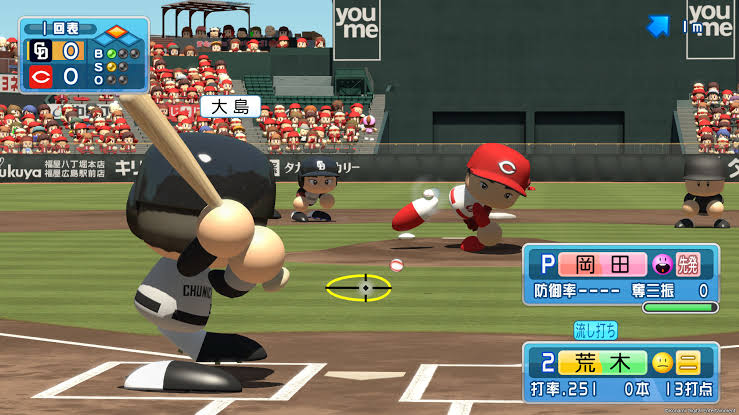
Task: Click the pitcher's pink condition face icon
Action: [660, 265]
